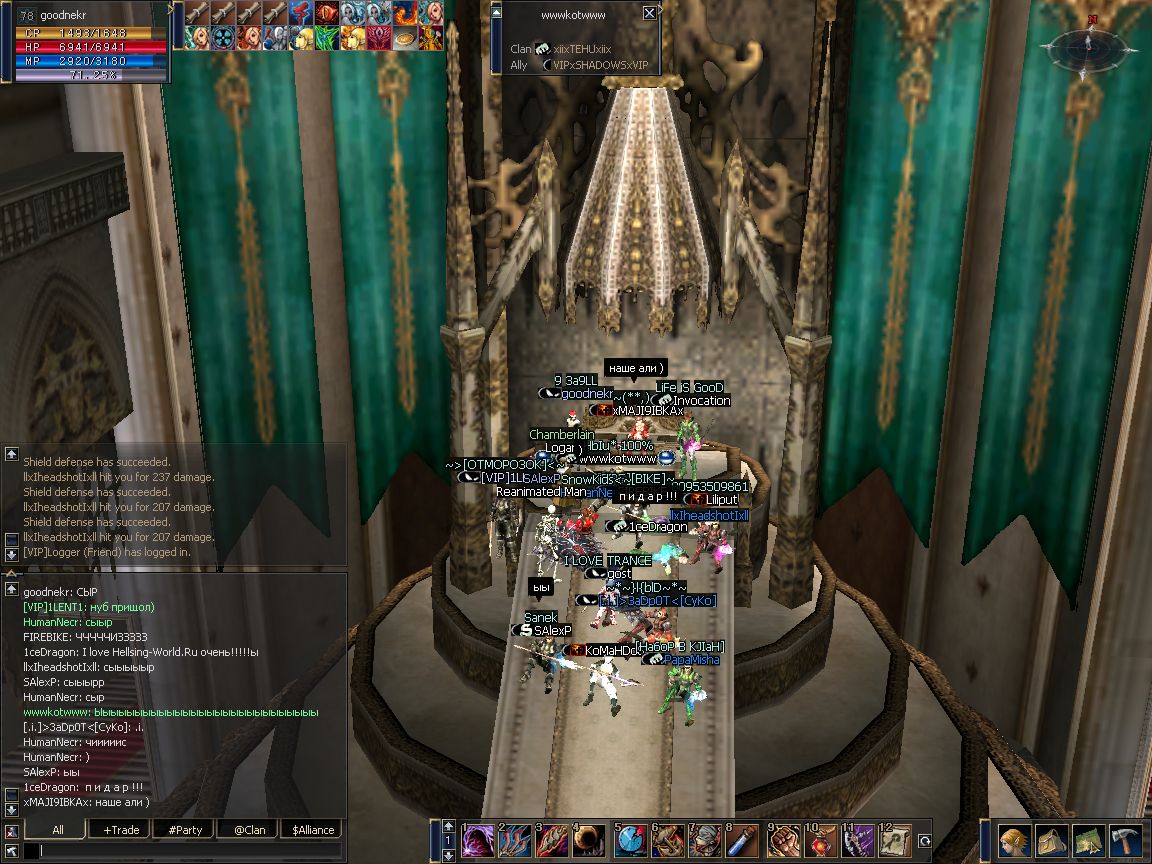Screen dimensions: 1152x864
Task: Switch to the +Trade chat tab
Action: coord(121,830)
